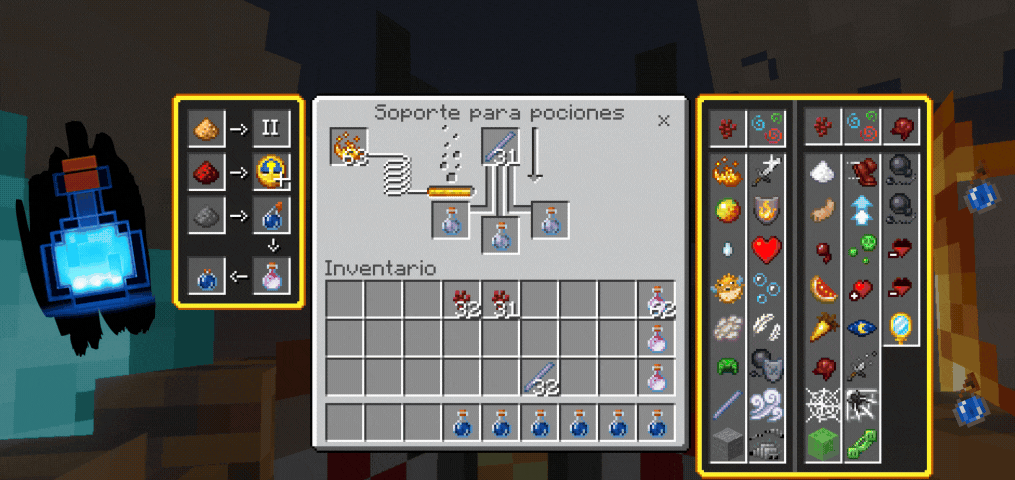Grab the stack of 31 nether wart
The height and width of the screenshot is (480, 1015).
click(501, 300)
